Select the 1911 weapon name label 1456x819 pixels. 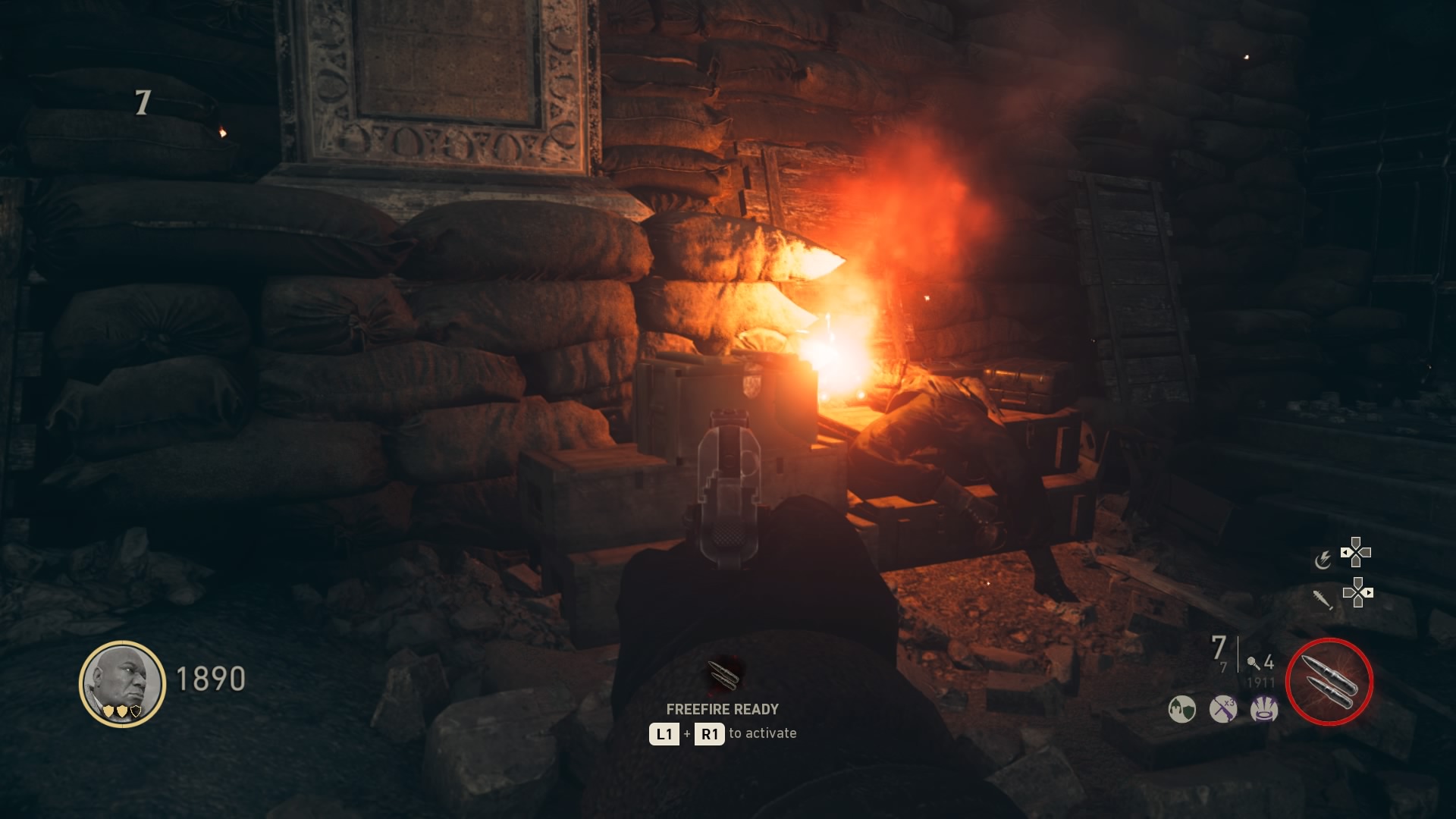click(1260, 681)
